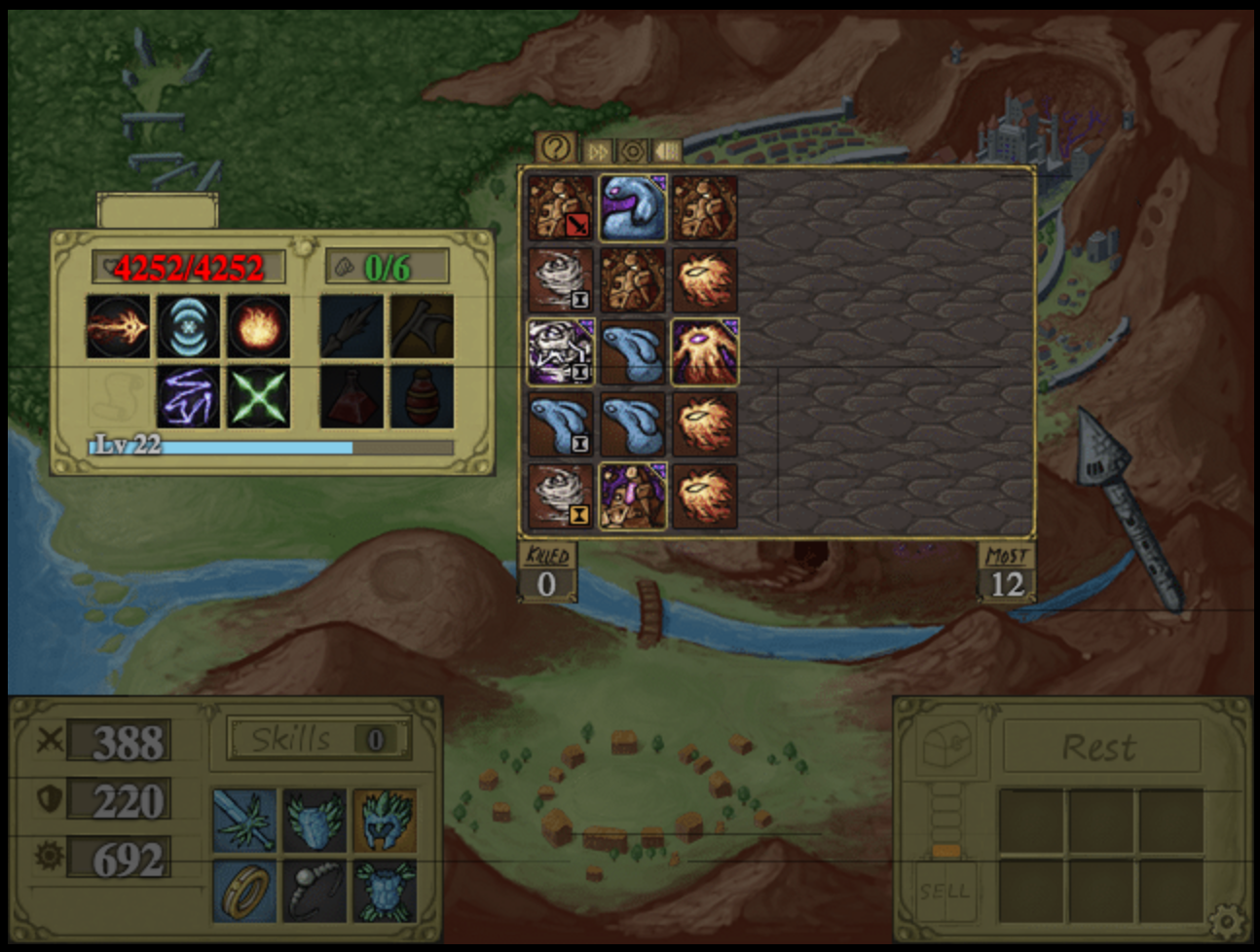Activate the green crossed blades skill
Viewport: 1260px width, 952px height.
(x=259, y=397)
